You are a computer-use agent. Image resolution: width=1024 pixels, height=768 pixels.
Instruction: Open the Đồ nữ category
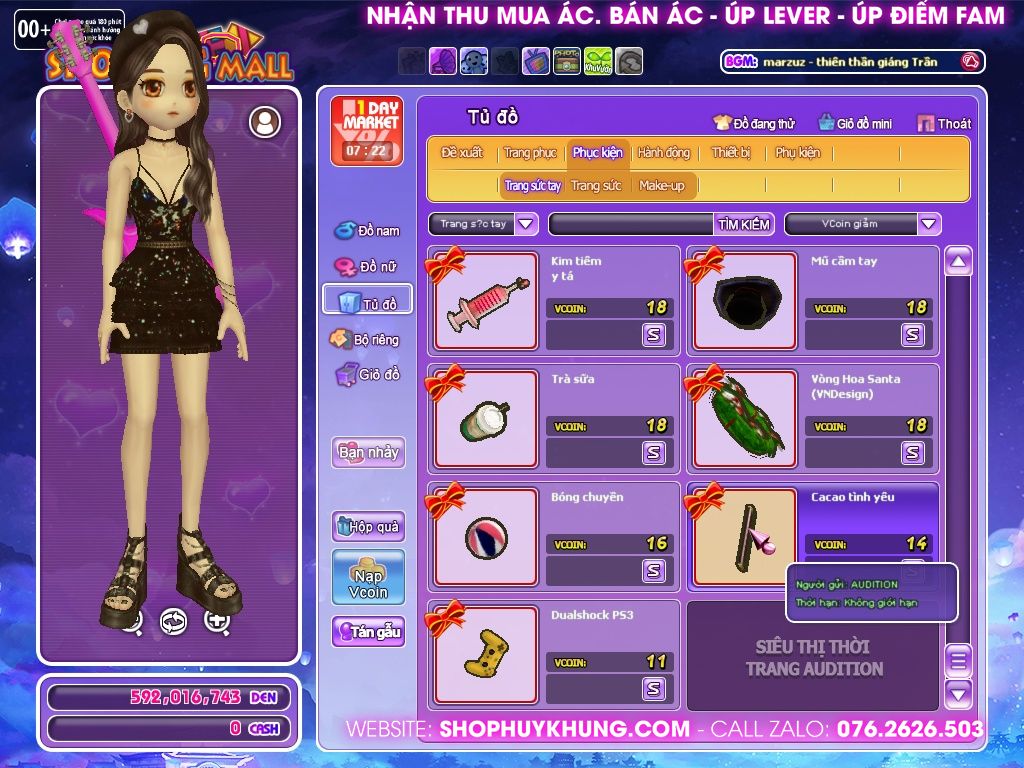367,266
